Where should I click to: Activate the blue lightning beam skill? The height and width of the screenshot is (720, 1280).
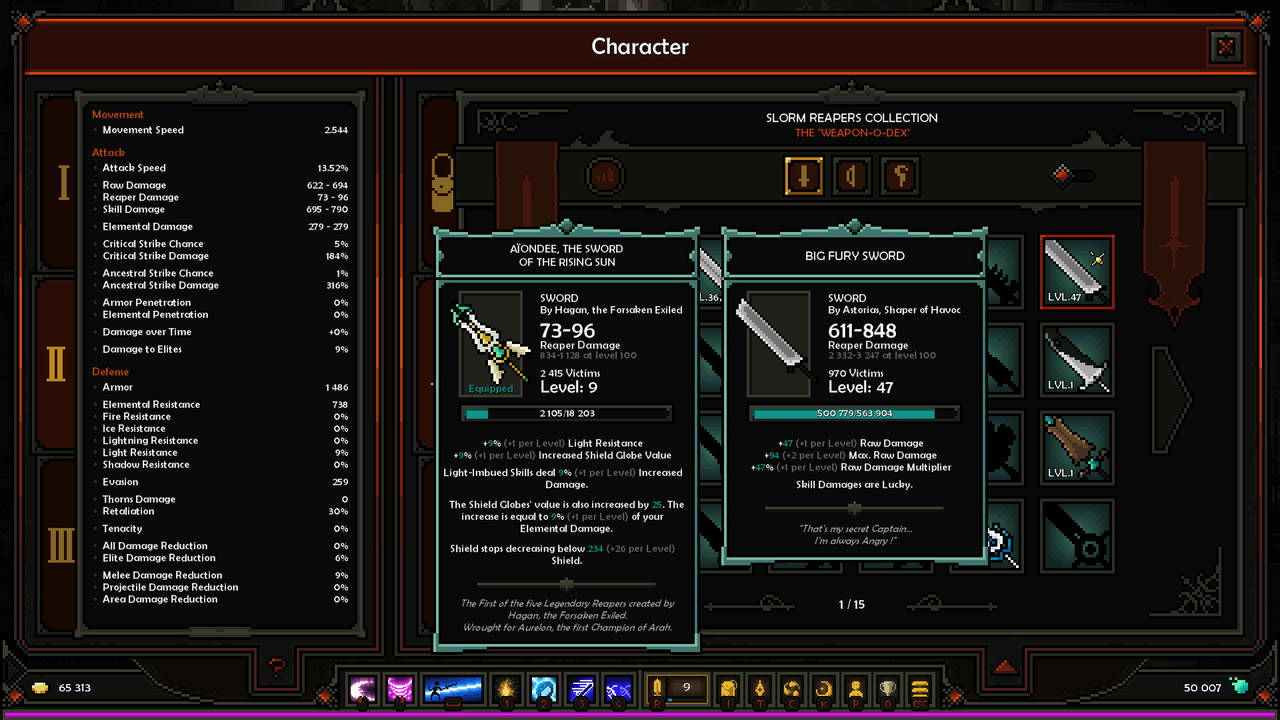click(454, 689)
